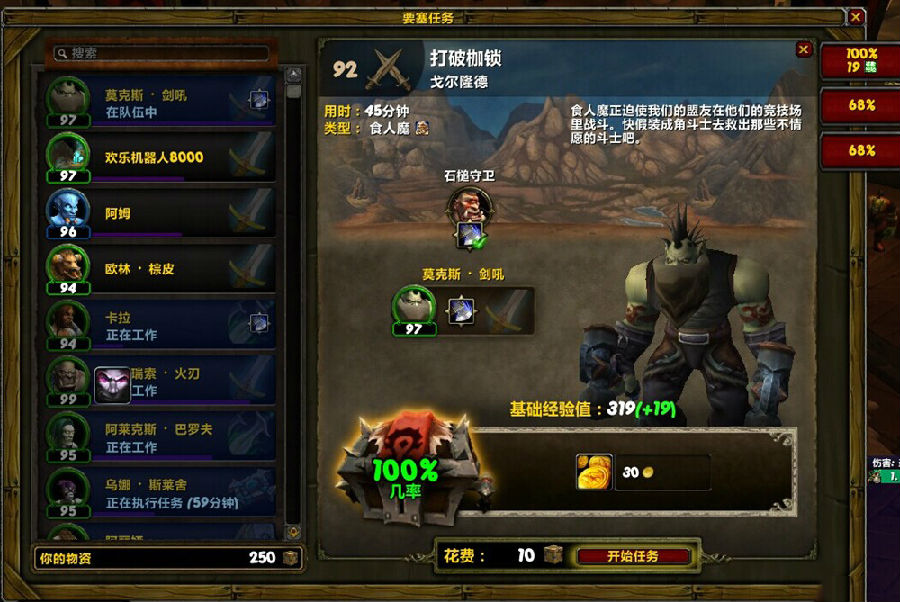Pick follower 阿姆 from the list

coord(160,213)
